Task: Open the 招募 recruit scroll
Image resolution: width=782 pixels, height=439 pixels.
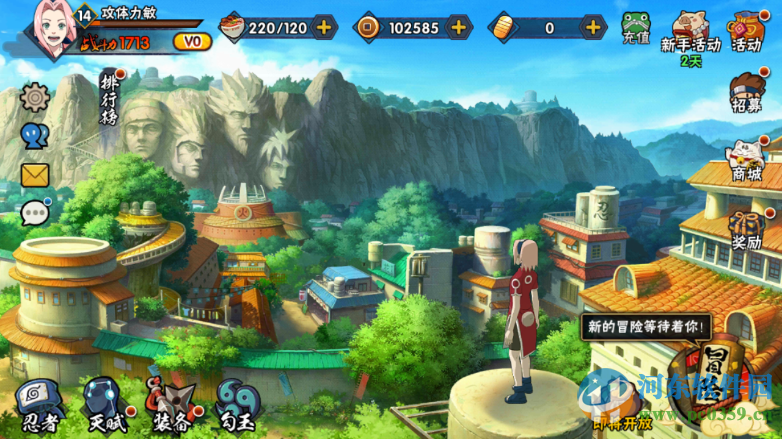Action: tap(748, 94)
